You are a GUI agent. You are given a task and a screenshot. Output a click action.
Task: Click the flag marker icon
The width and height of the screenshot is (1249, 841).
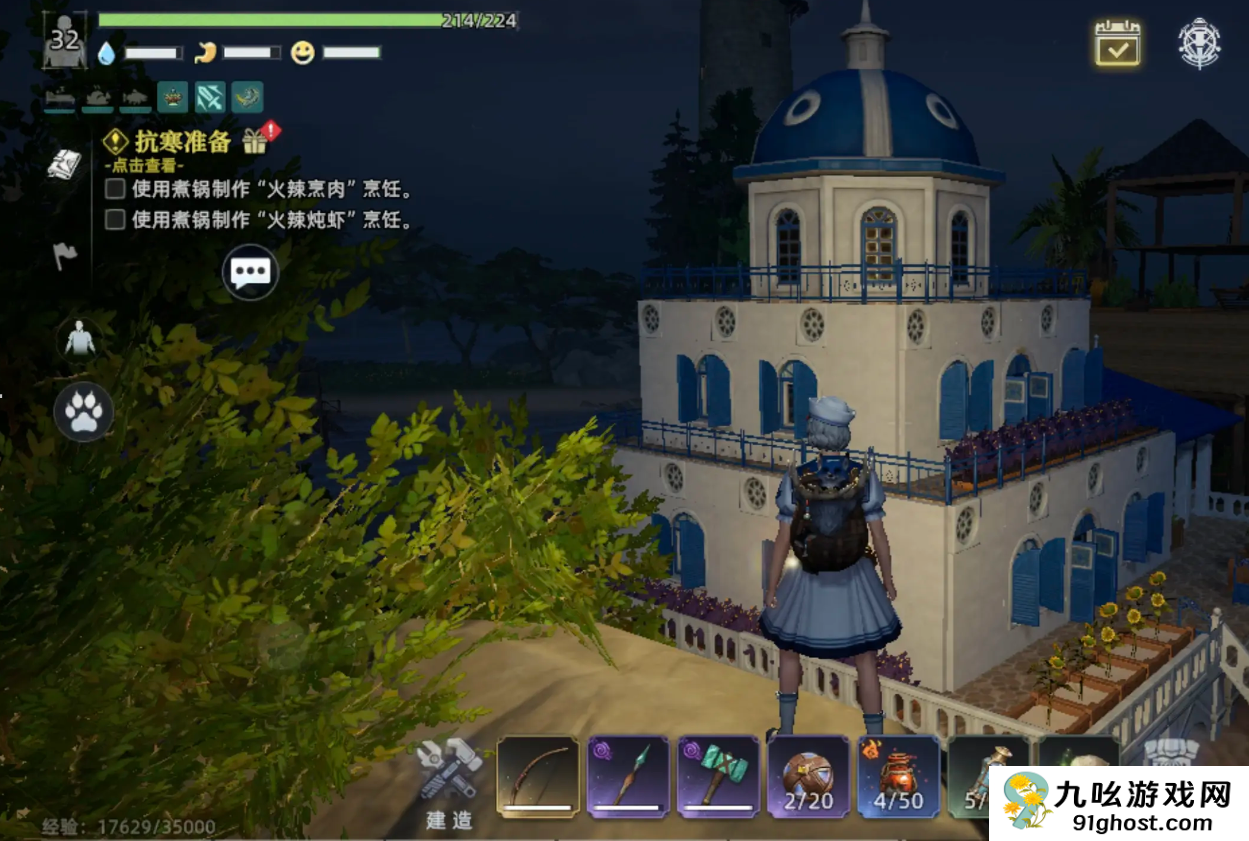pyautogui.click(x=65, y=256)
